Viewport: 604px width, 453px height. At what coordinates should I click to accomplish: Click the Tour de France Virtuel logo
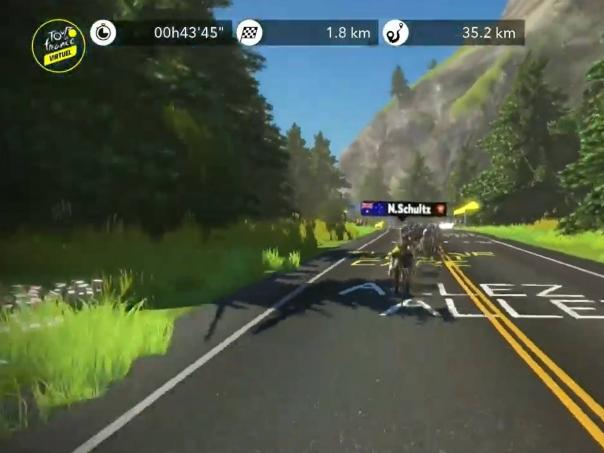58,44
